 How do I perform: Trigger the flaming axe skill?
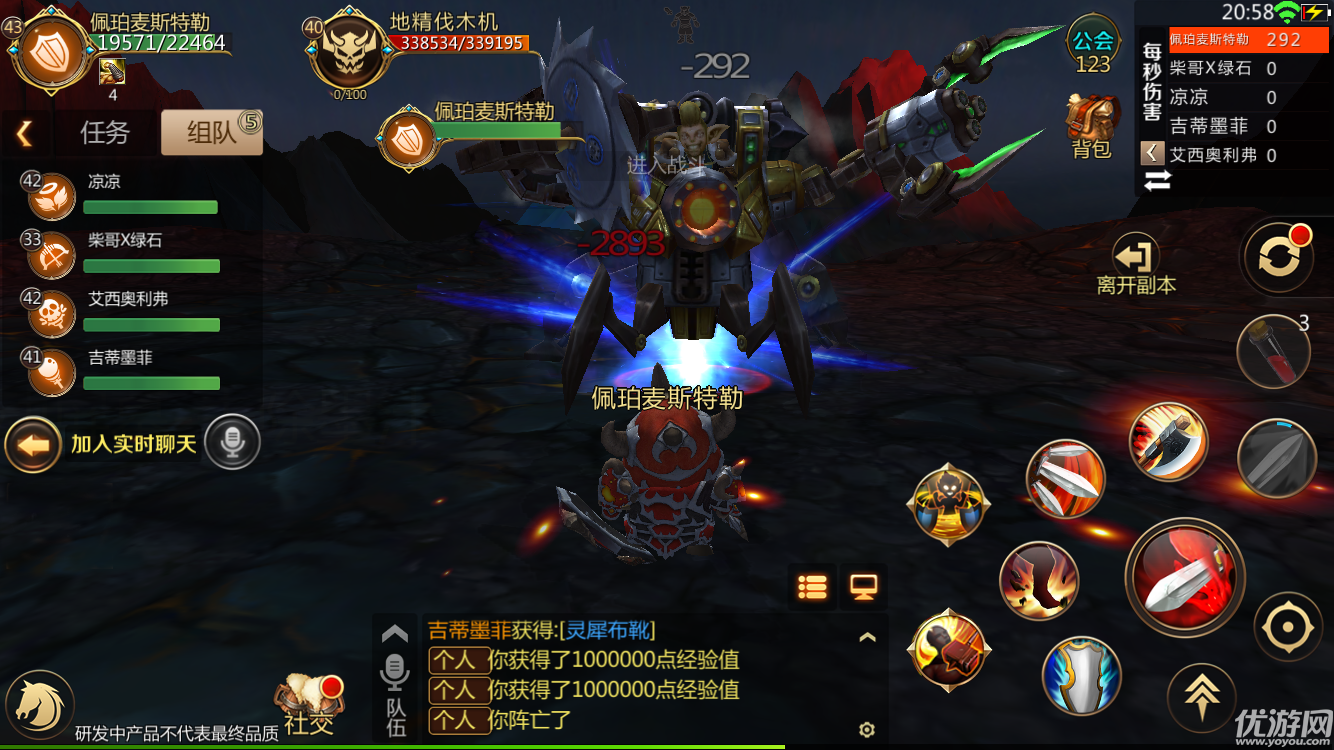[1168, 441]
